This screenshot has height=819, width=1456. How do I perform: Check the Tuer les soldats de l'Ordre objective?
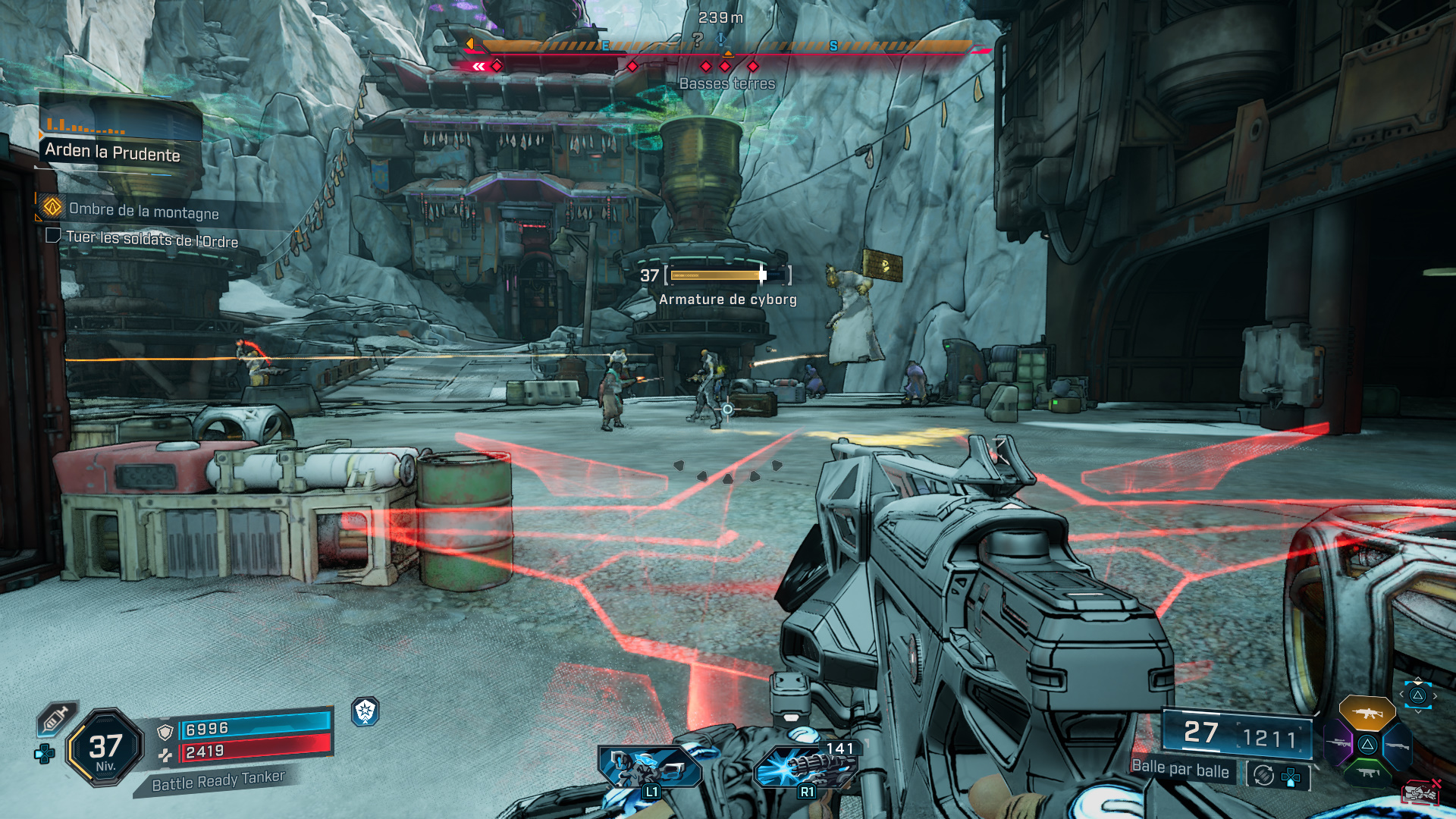point(151,240)
